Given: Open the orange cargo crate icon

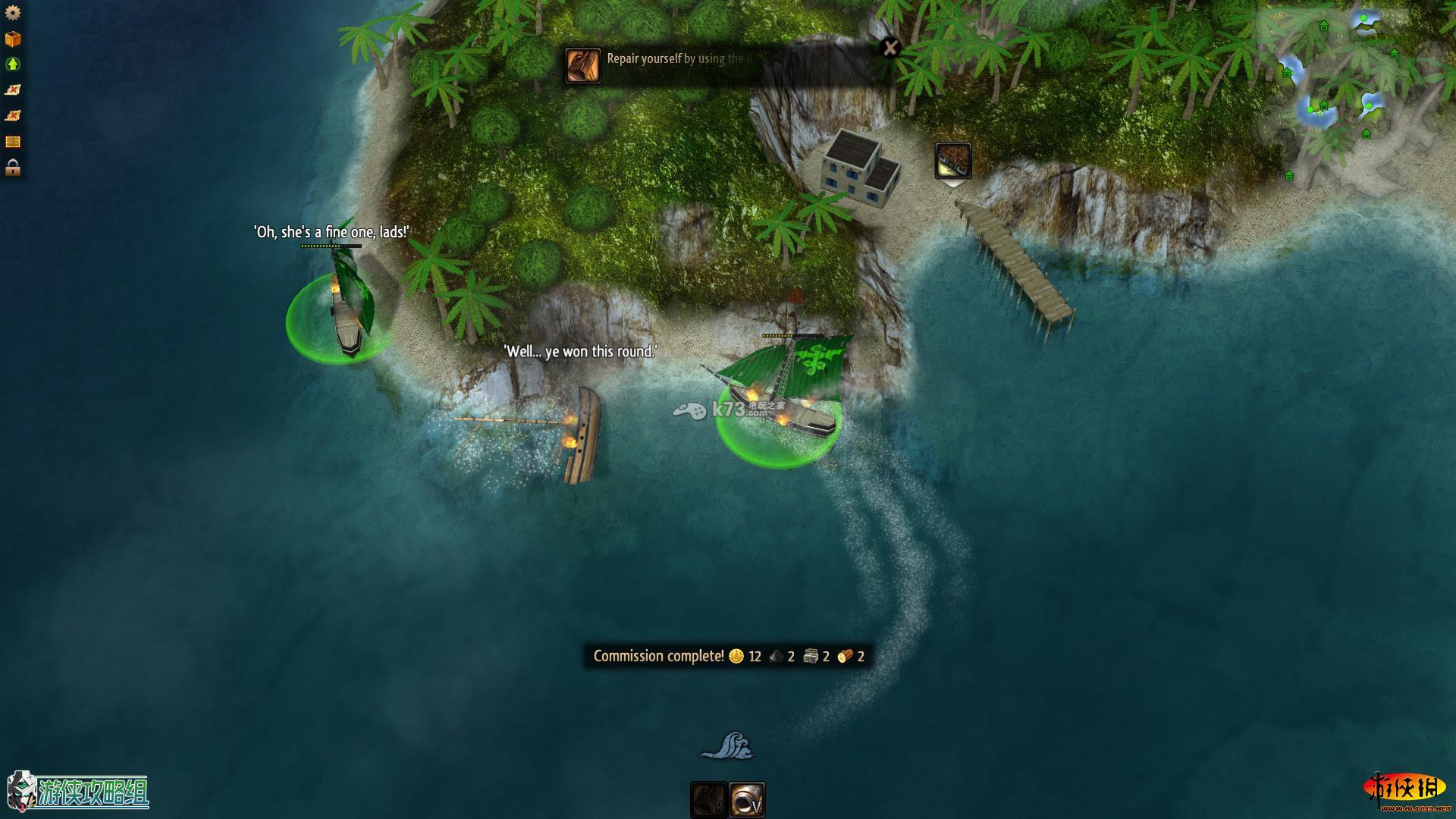Looking at the screenshot, I should tap(13, 39).
